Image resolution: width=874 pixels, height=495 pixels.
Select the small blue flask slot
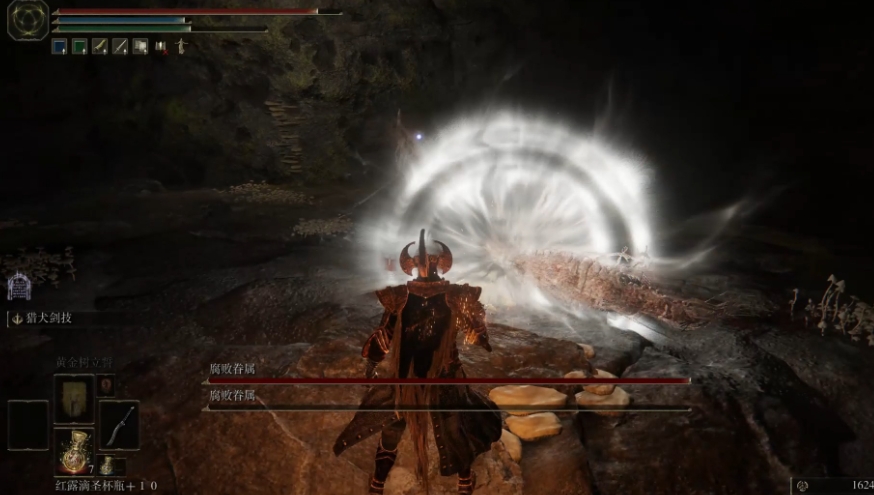tap(109, 465)
